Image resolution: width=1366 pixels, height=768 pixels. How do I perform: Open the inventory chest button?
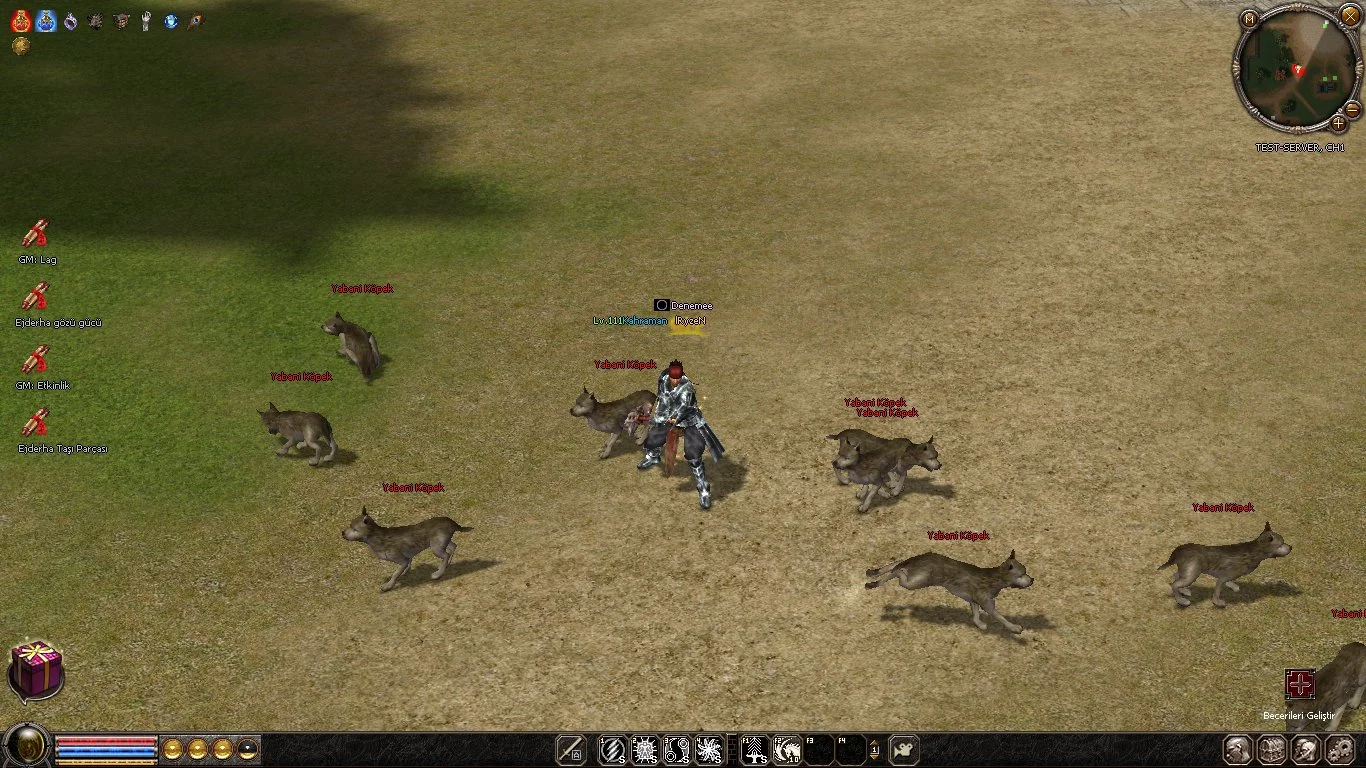pyautogui.click(x=1271, y=749)
